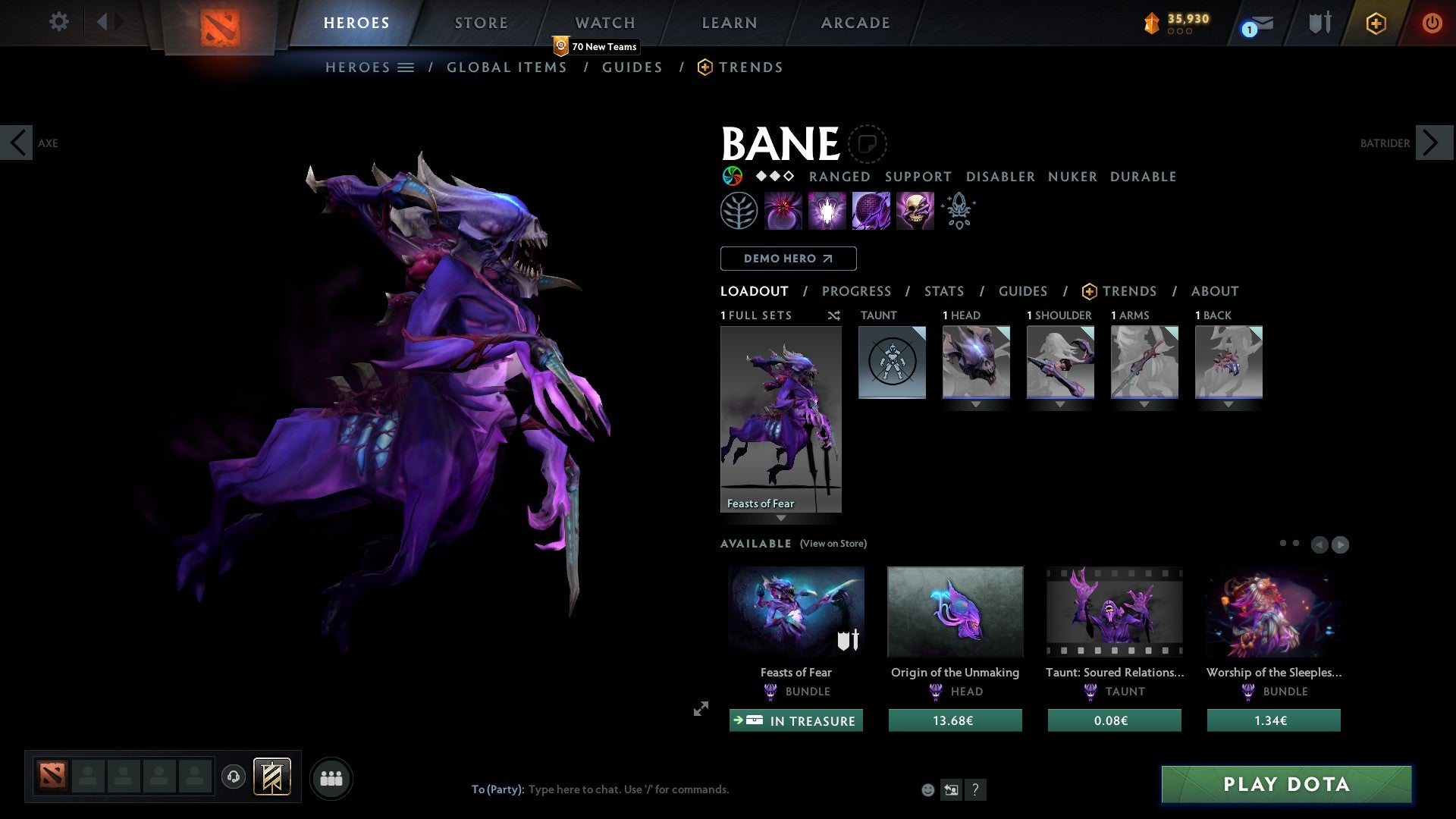The height and width of the screenshot is (819, 1456).
Task: Open Dota Plus with the hexagon plus icon
Action: pyautogui.click(x=1376, y=23)
